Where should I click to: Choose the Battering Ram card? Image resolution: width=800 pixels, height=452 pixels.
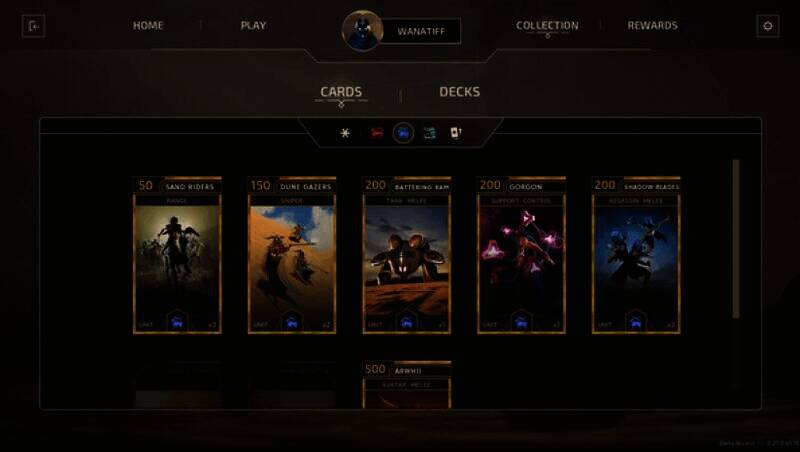(406, 256)
